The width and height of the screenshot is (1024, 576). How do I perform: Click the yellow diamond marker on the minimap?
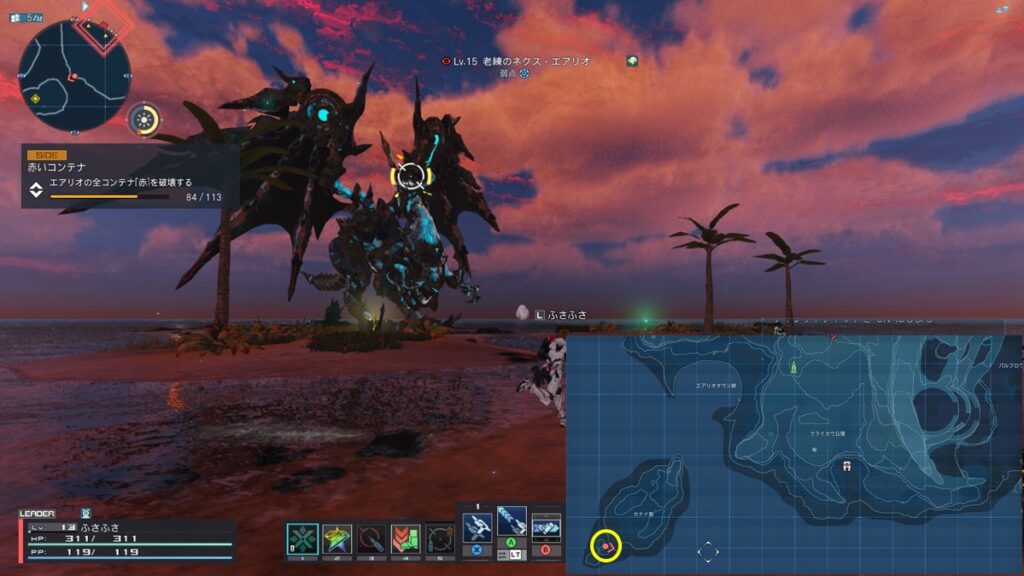coord(35,98)
